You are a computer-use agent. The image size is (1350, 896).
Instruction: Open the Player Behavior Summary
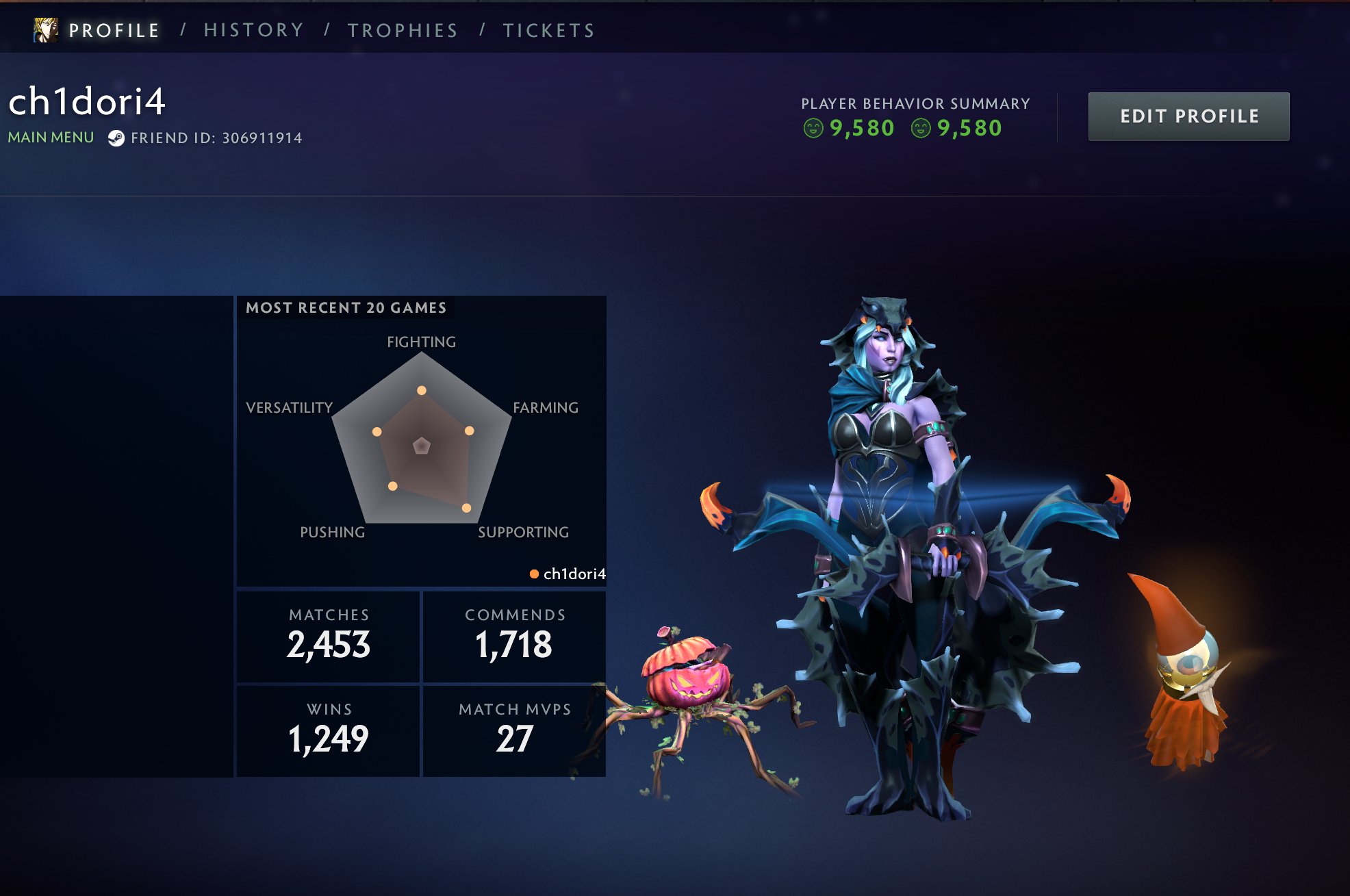[x=915, y=104]
